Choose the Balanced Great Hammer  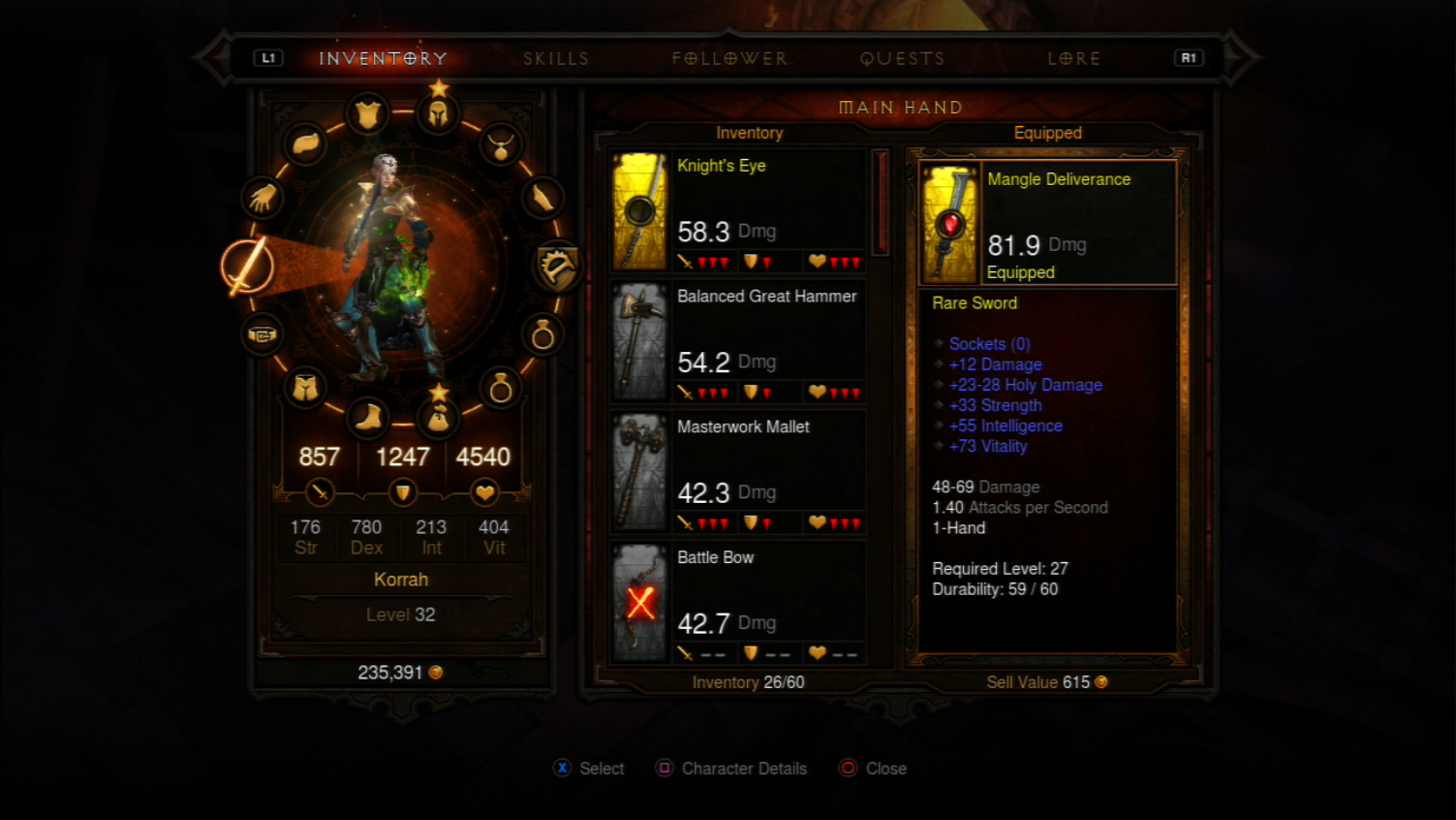pyautogui.click(x=738, y=341)
